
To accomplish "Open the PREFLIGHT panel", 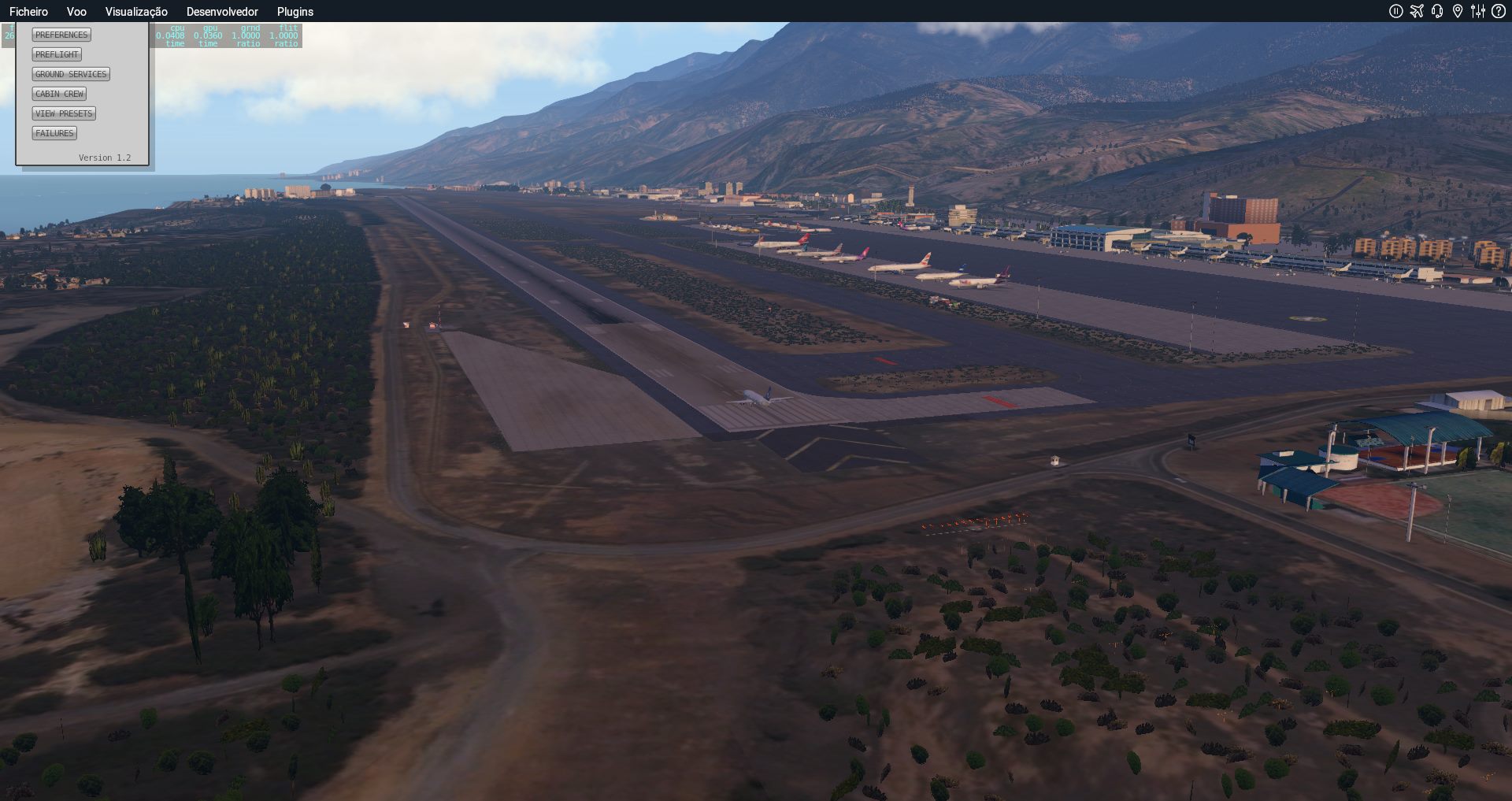I will pos(57,54).
